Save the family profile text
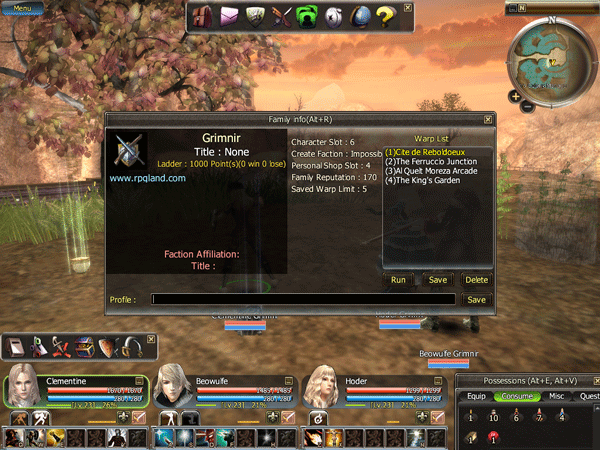The width and height of the screenshot is (600, 450). (476, 299)
